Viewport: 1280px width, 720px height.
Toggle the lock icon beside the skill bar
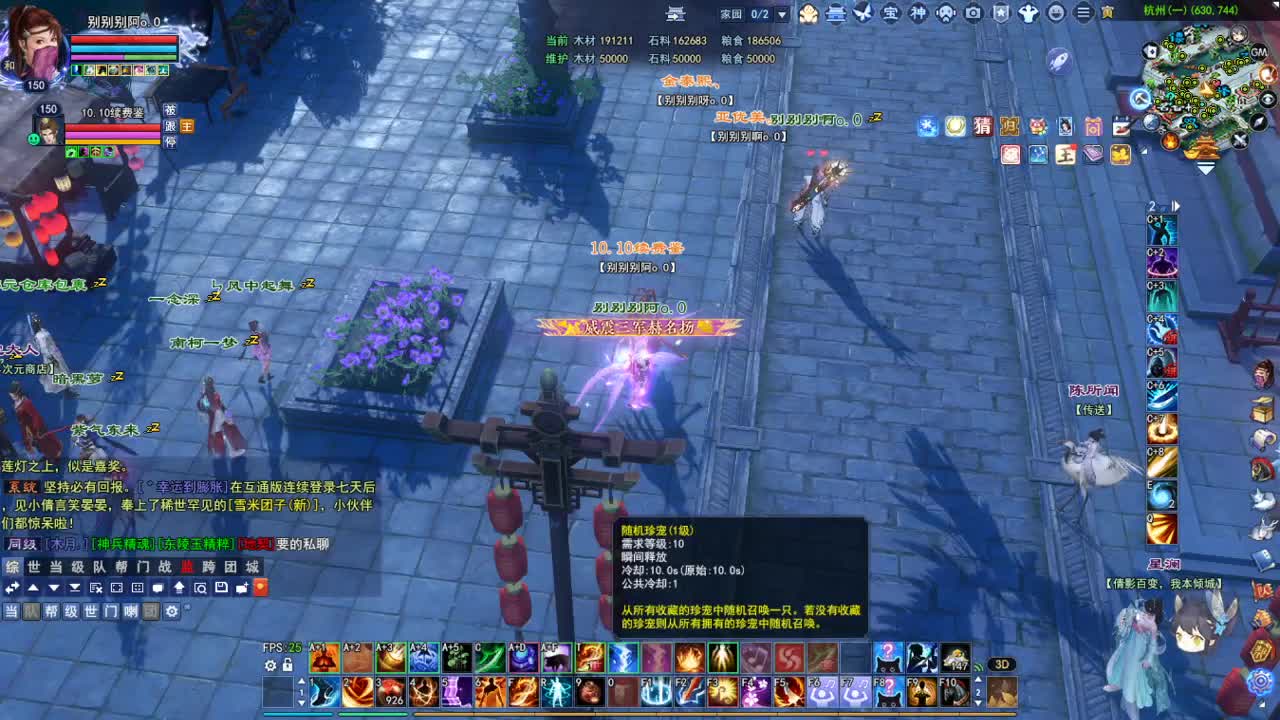point(287,665)
